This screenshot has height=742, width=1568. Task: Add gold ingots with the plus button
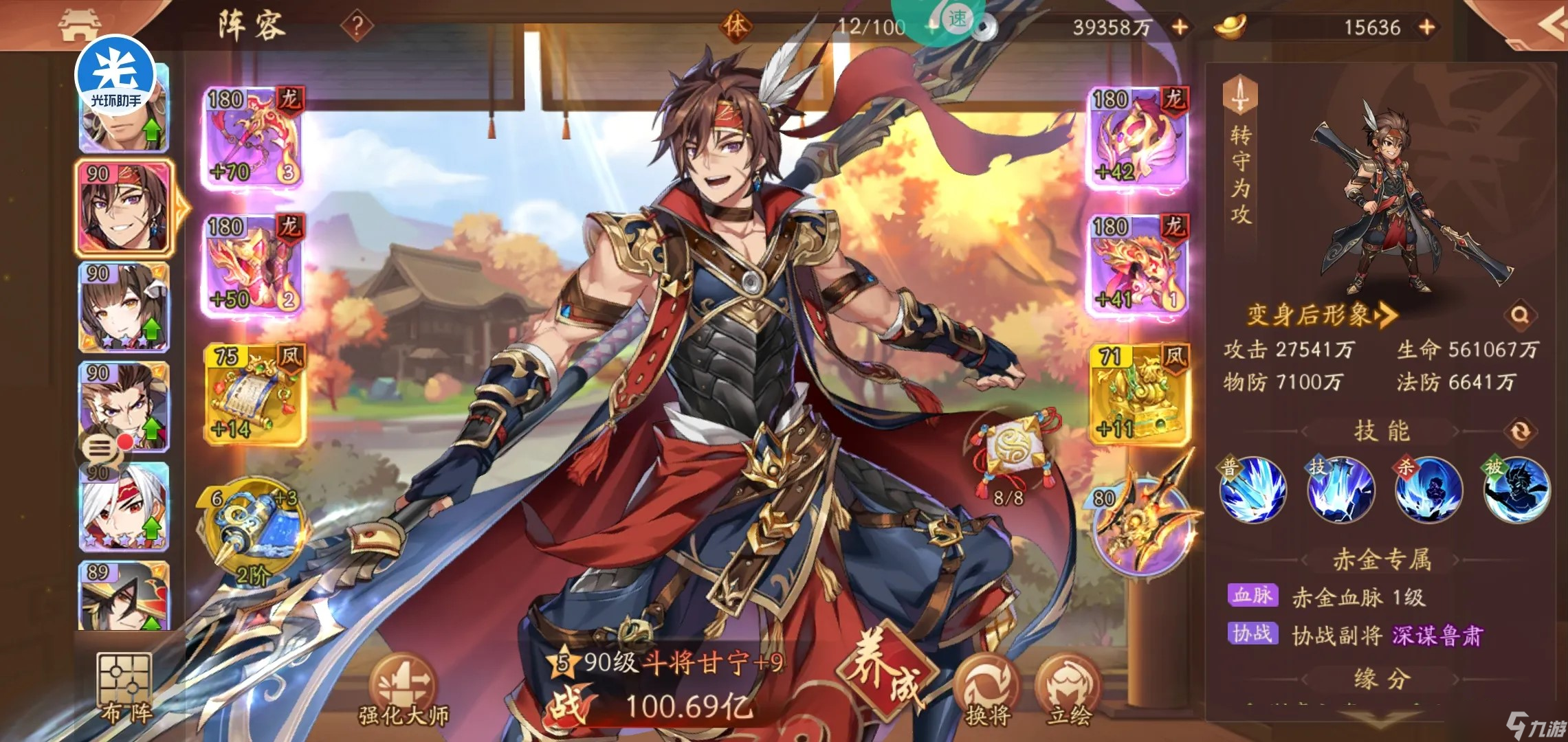[1427, 27]
